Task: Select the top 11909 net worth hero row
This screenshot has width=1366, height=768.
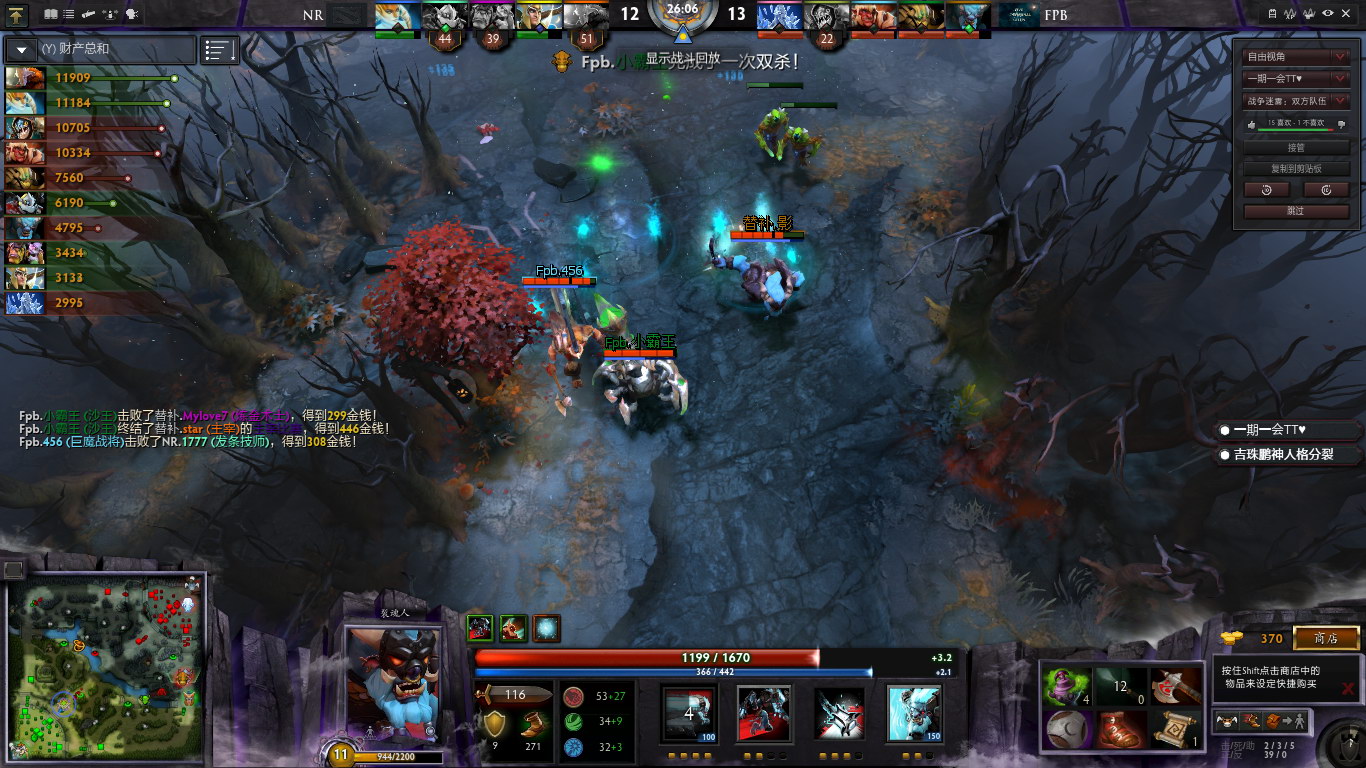Action: coord(90,78)
